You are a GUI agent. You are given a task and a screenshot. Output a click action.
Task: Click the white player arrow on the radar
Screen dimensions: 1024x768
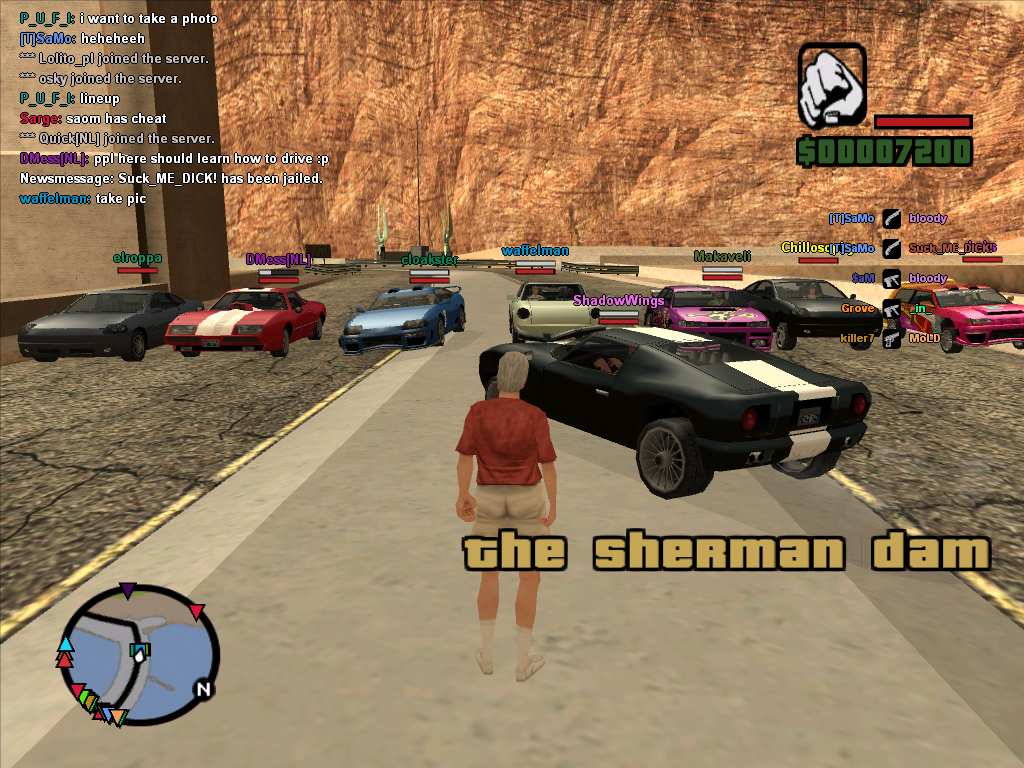(x=140, y=652)
